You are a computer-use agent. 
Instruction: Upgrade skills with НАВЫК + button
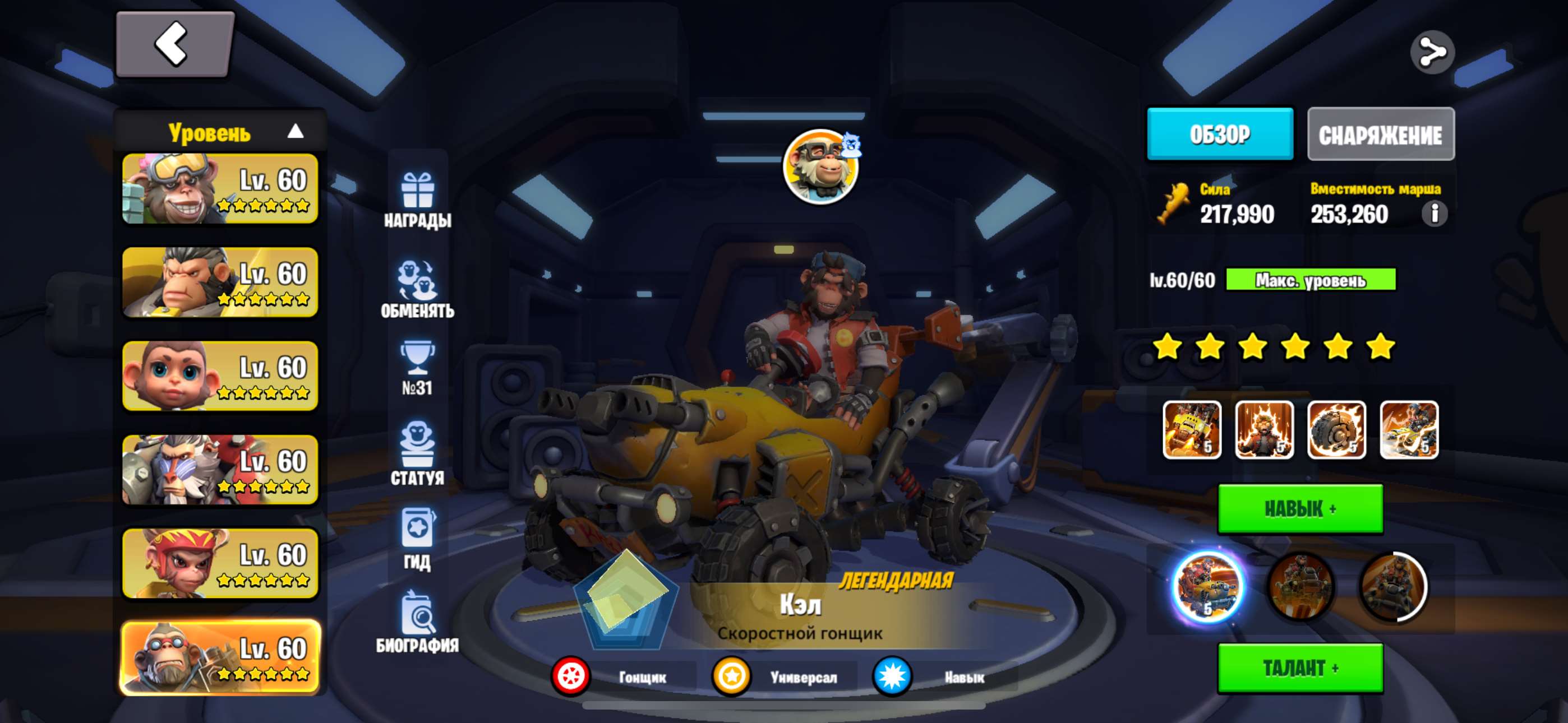(1299, 509)
